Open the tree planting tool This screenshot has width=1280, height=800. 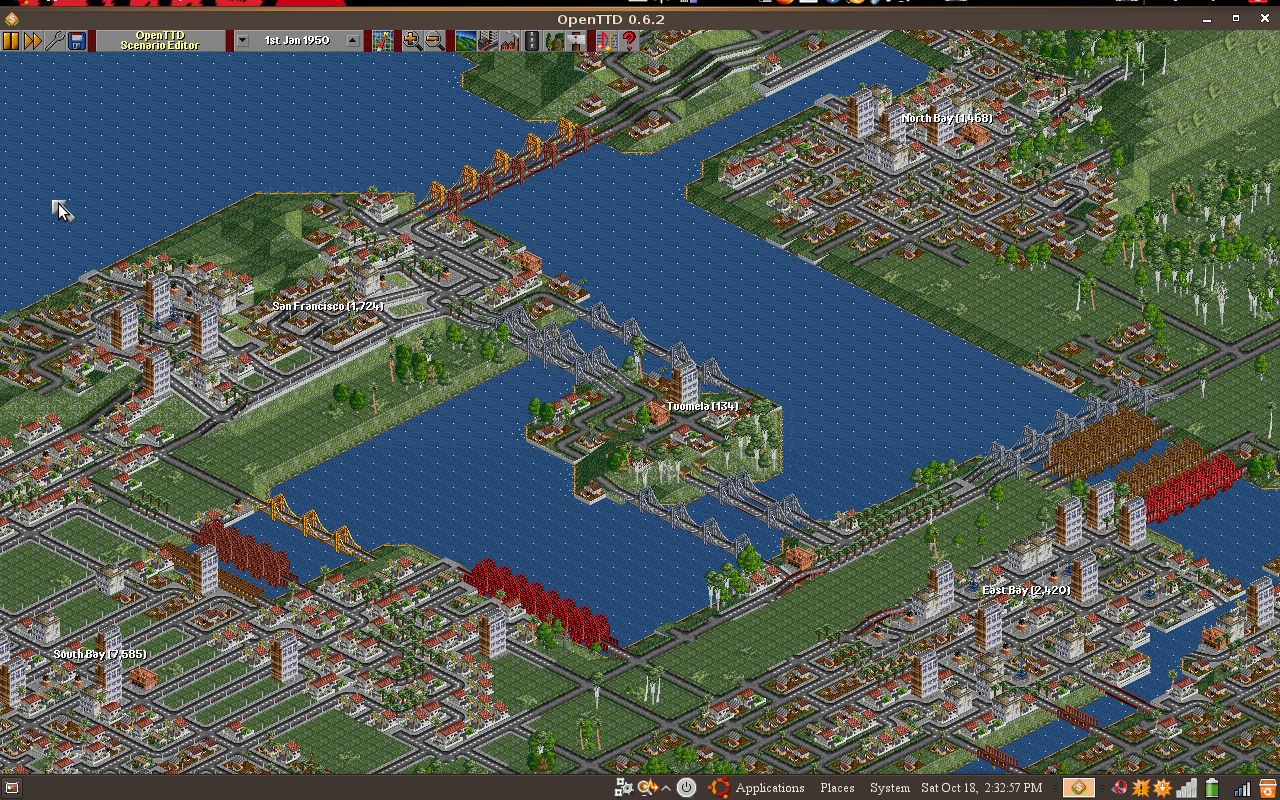553,40
